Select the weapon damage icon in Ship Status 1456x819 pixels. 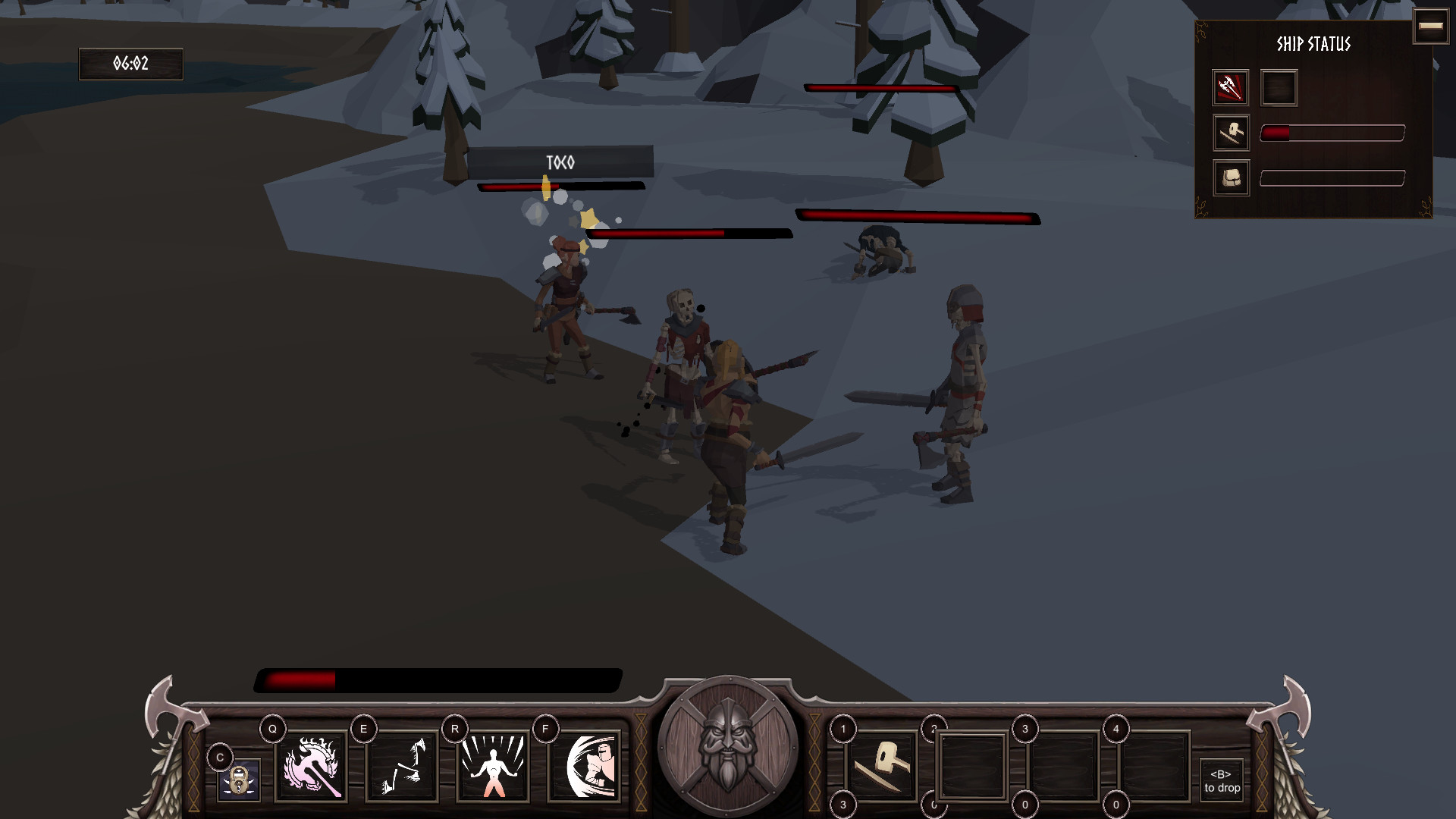pos(1231,88)
